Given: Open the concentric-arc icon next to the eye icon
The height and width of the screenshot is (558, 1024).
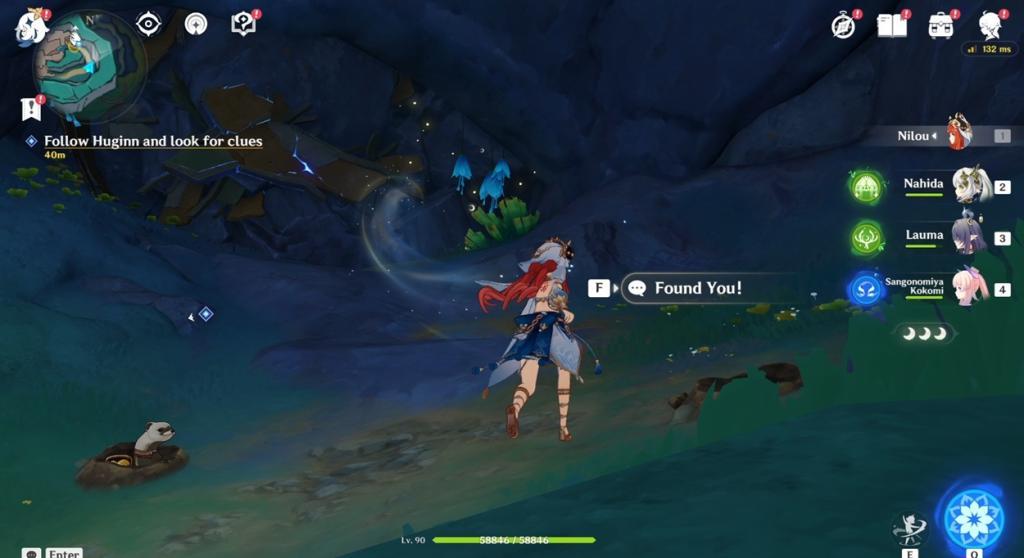Looking at the screenshot, I should (196, 24).
